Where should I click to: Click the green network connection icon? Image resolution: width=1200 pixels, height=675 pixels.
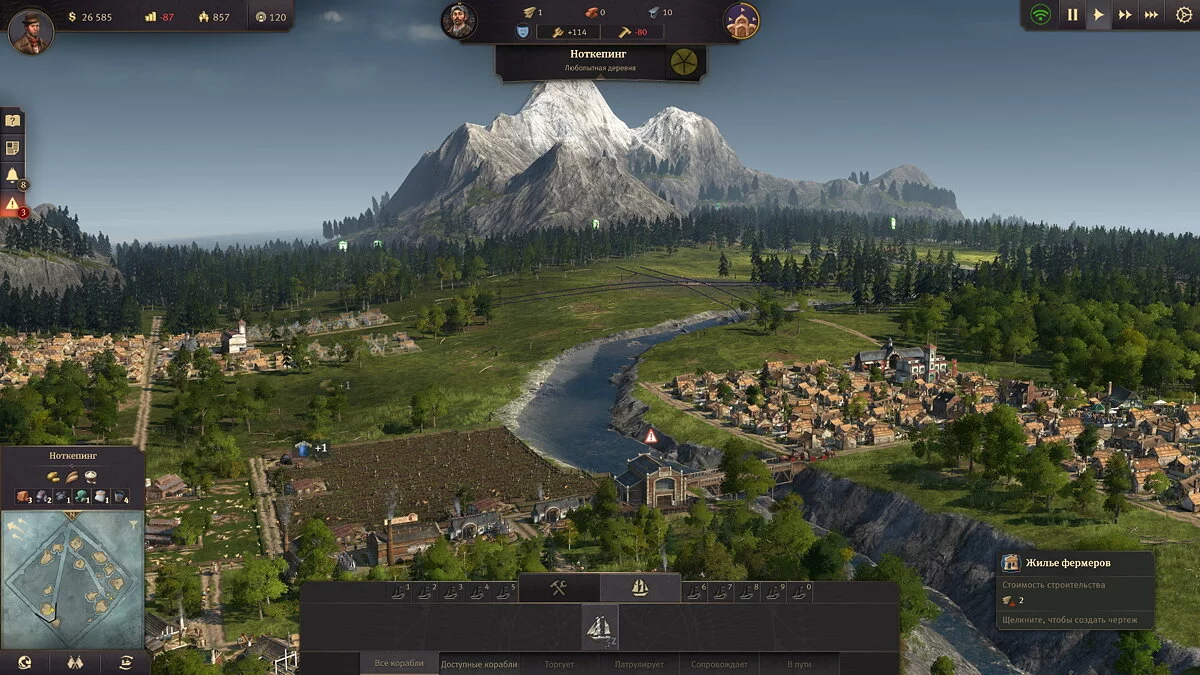click(1041, 15)
